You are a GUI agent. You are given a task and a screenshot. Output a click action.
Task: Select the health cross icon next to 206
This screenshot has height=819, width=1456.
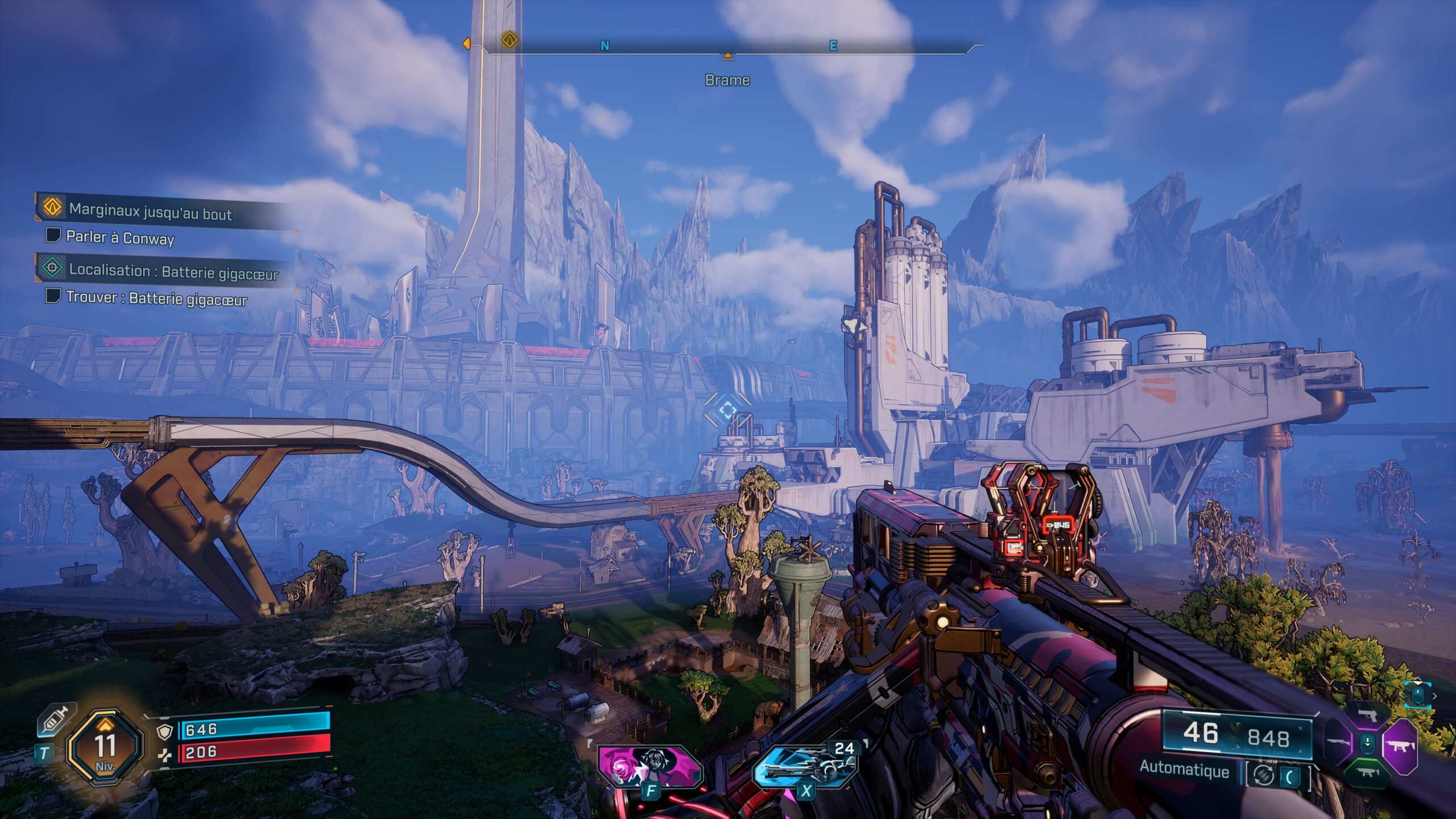tap(166, 757)
